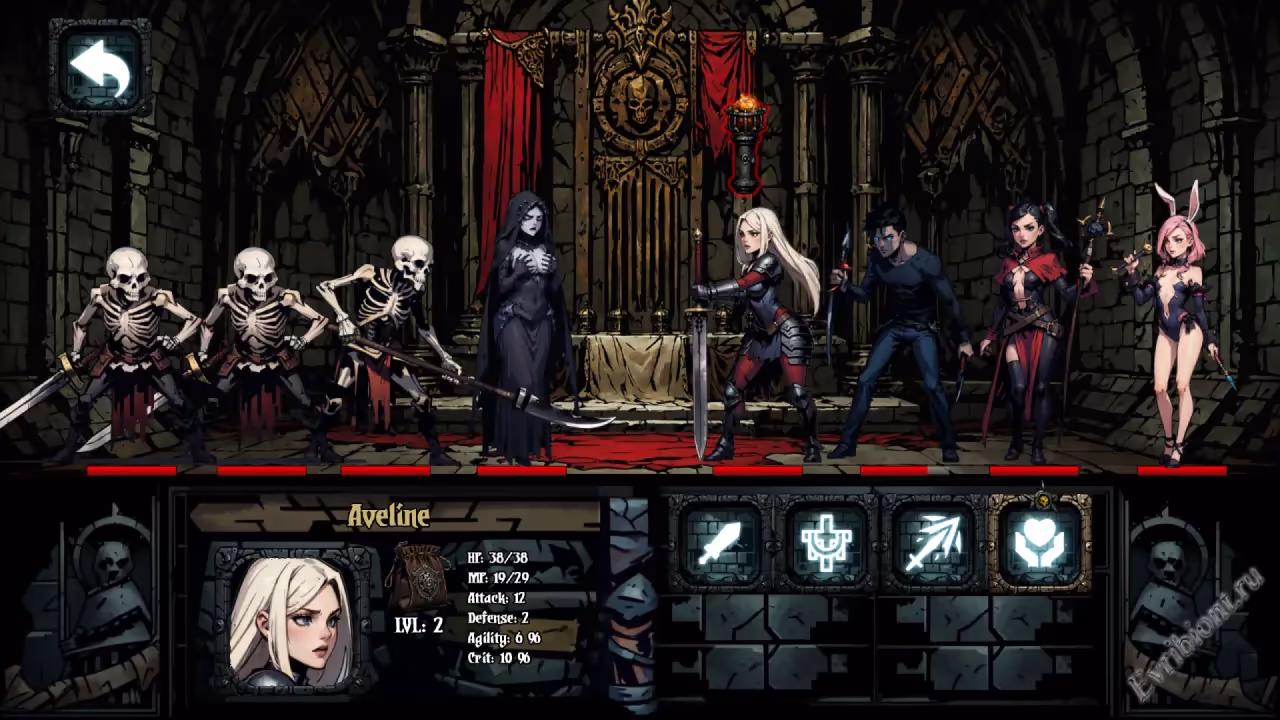Screen dimensions: 1280x720
Task: Go back with the white arrow button
Action: click(100, 67)
